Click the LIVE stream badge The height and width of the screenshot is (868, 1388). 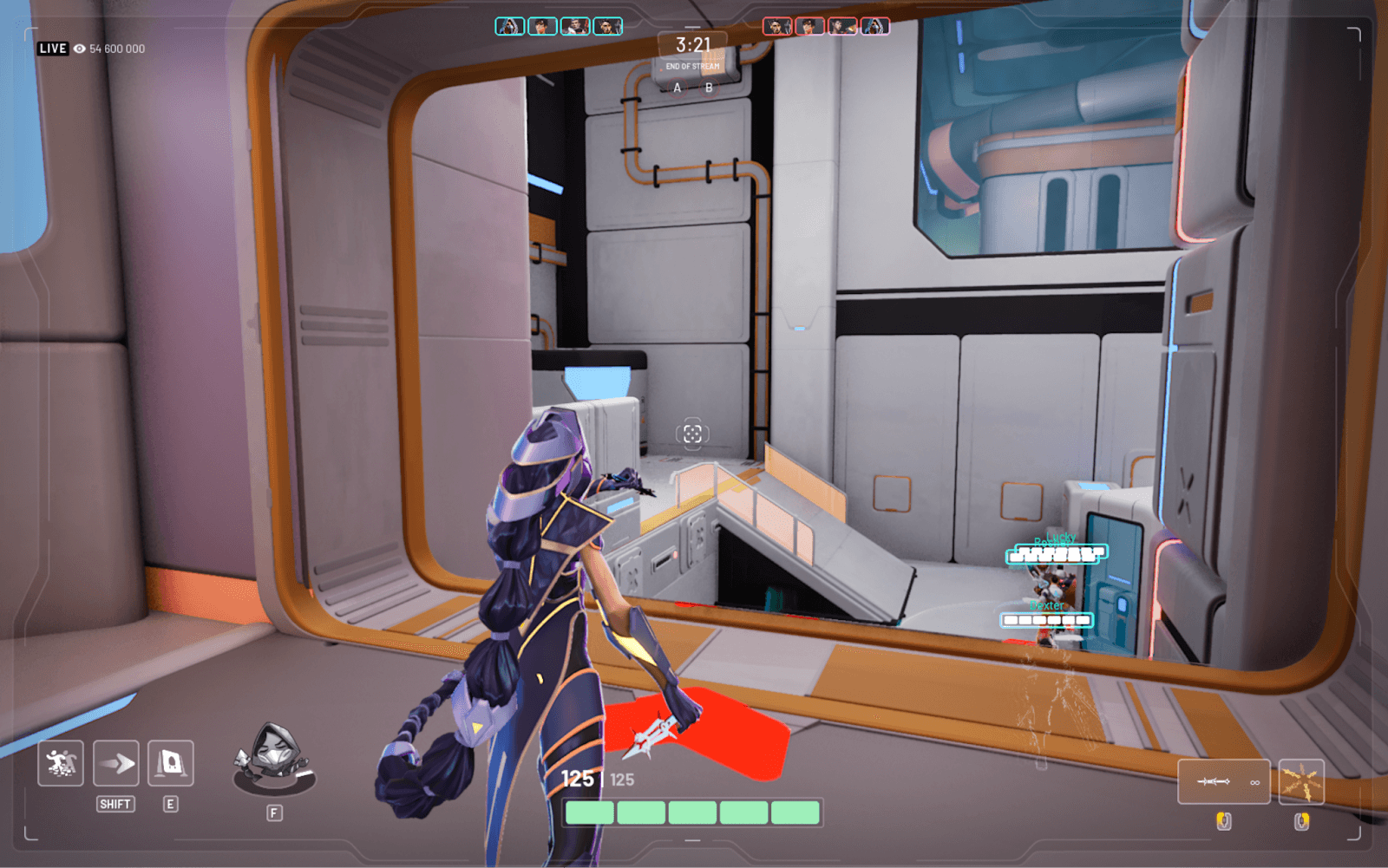(x=53, y=49)
